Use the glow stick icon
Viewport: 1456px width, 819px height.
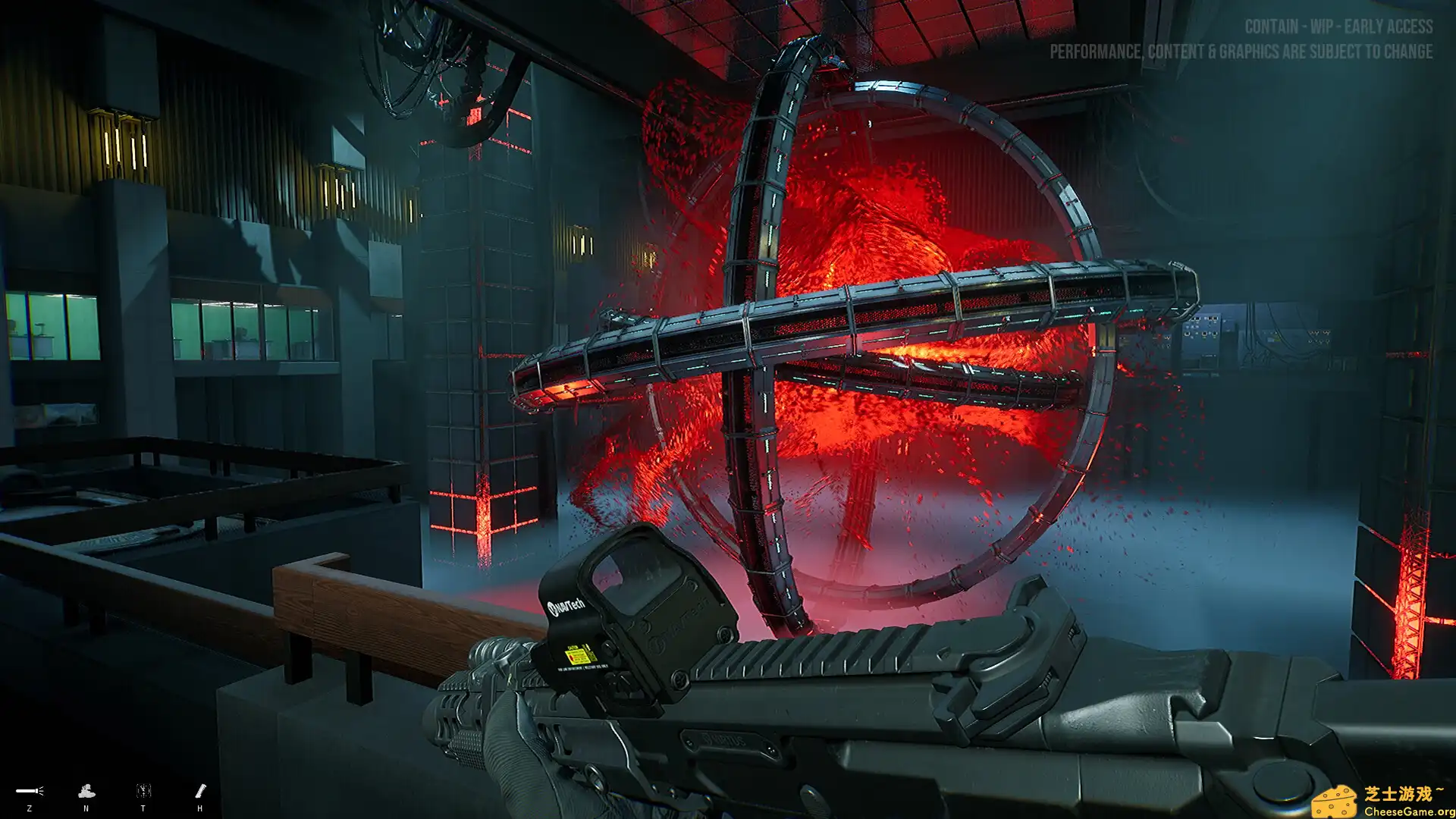200,791
